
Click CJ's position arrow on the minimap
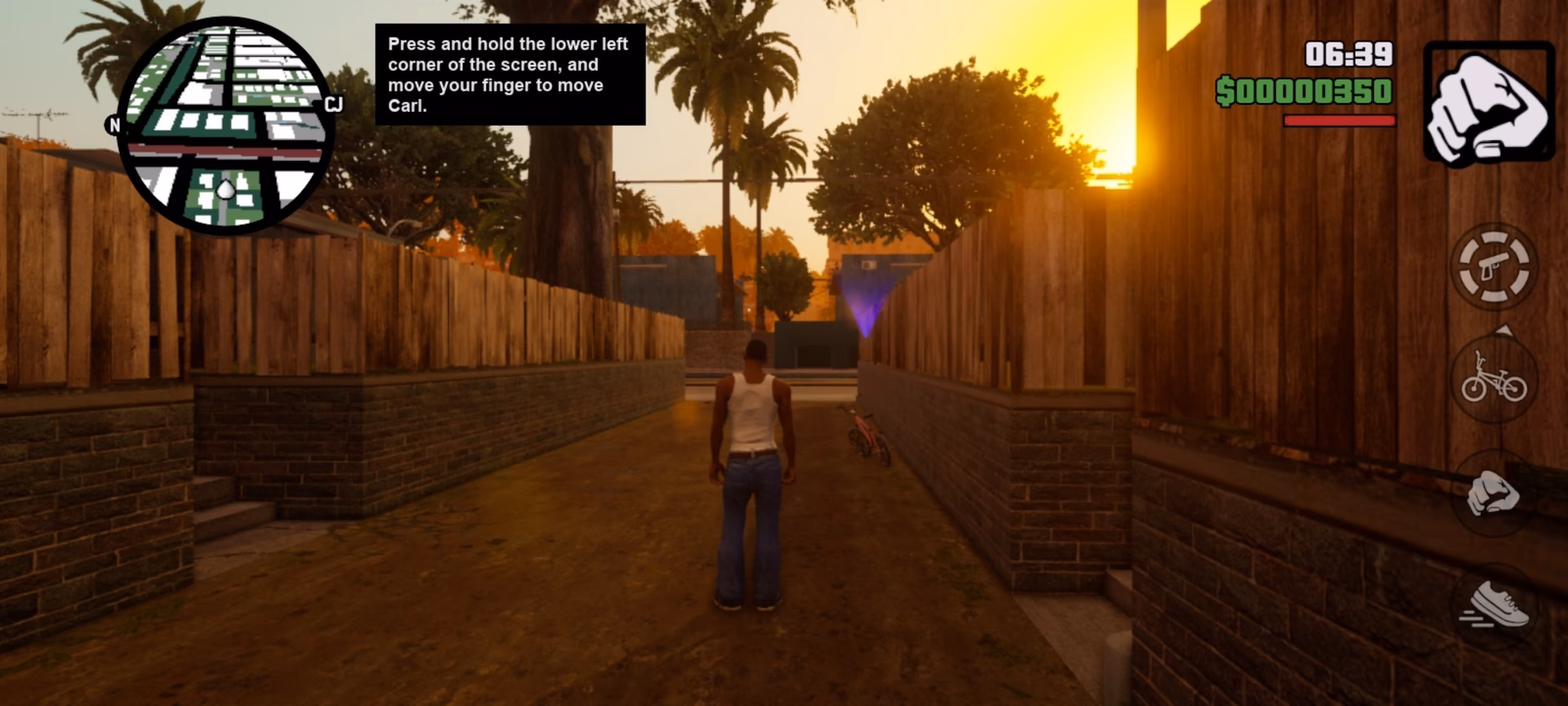click(x=225, y=189)
